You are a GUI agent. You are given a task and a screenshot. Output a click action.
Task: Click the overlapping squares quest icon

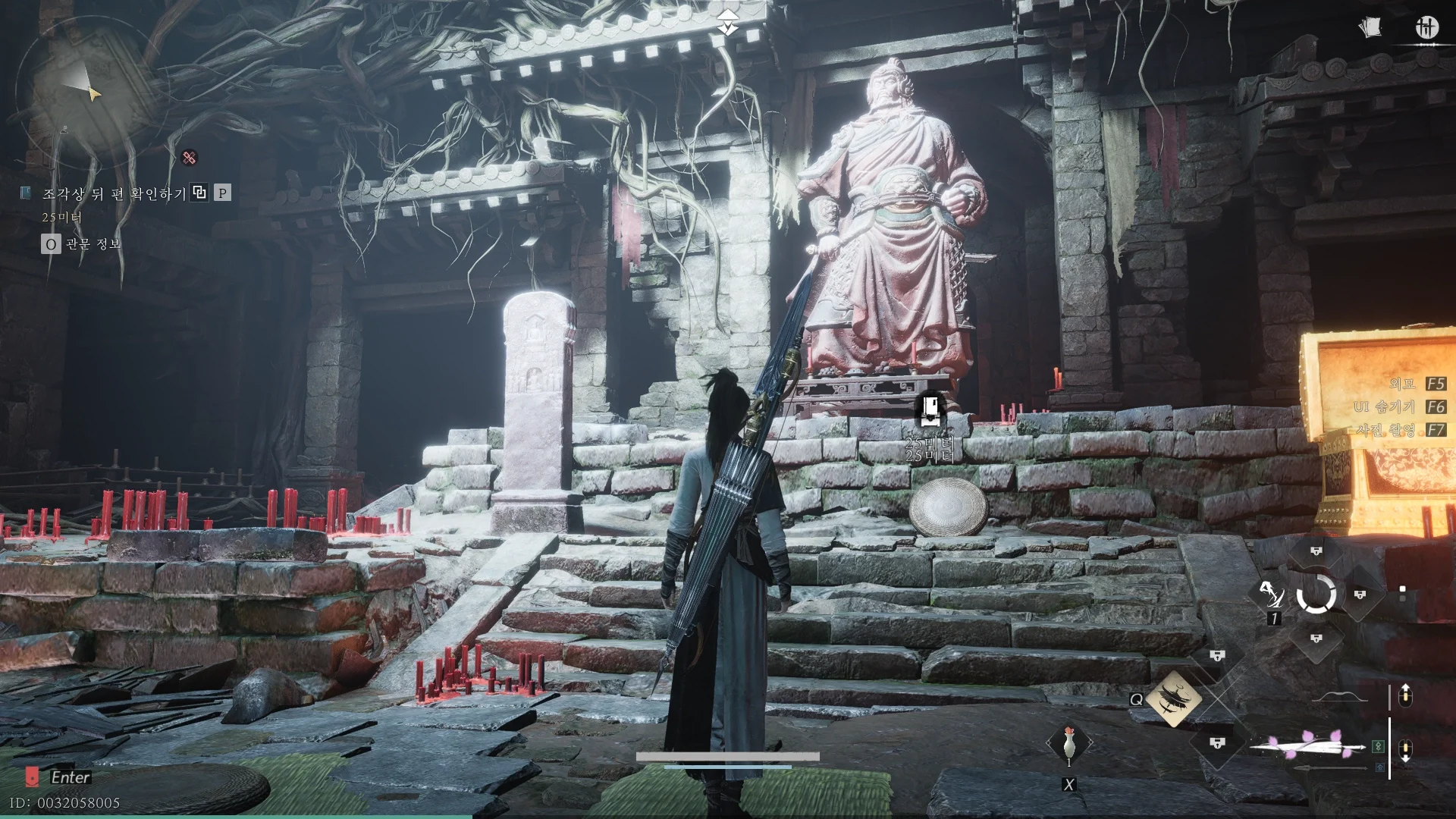199,193
